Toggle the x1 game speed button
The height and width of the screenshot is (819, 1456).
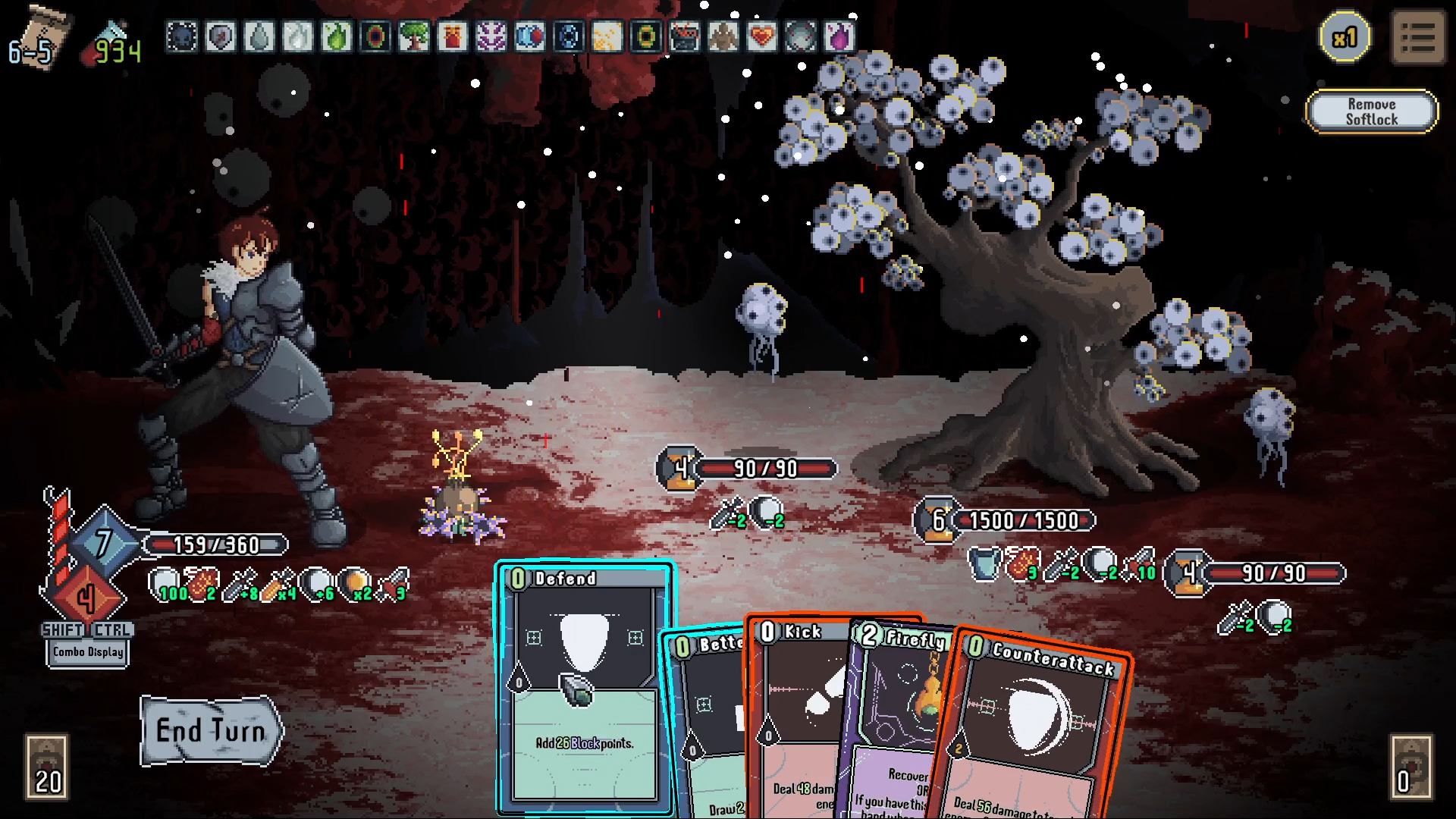(x=1345, y=37)
